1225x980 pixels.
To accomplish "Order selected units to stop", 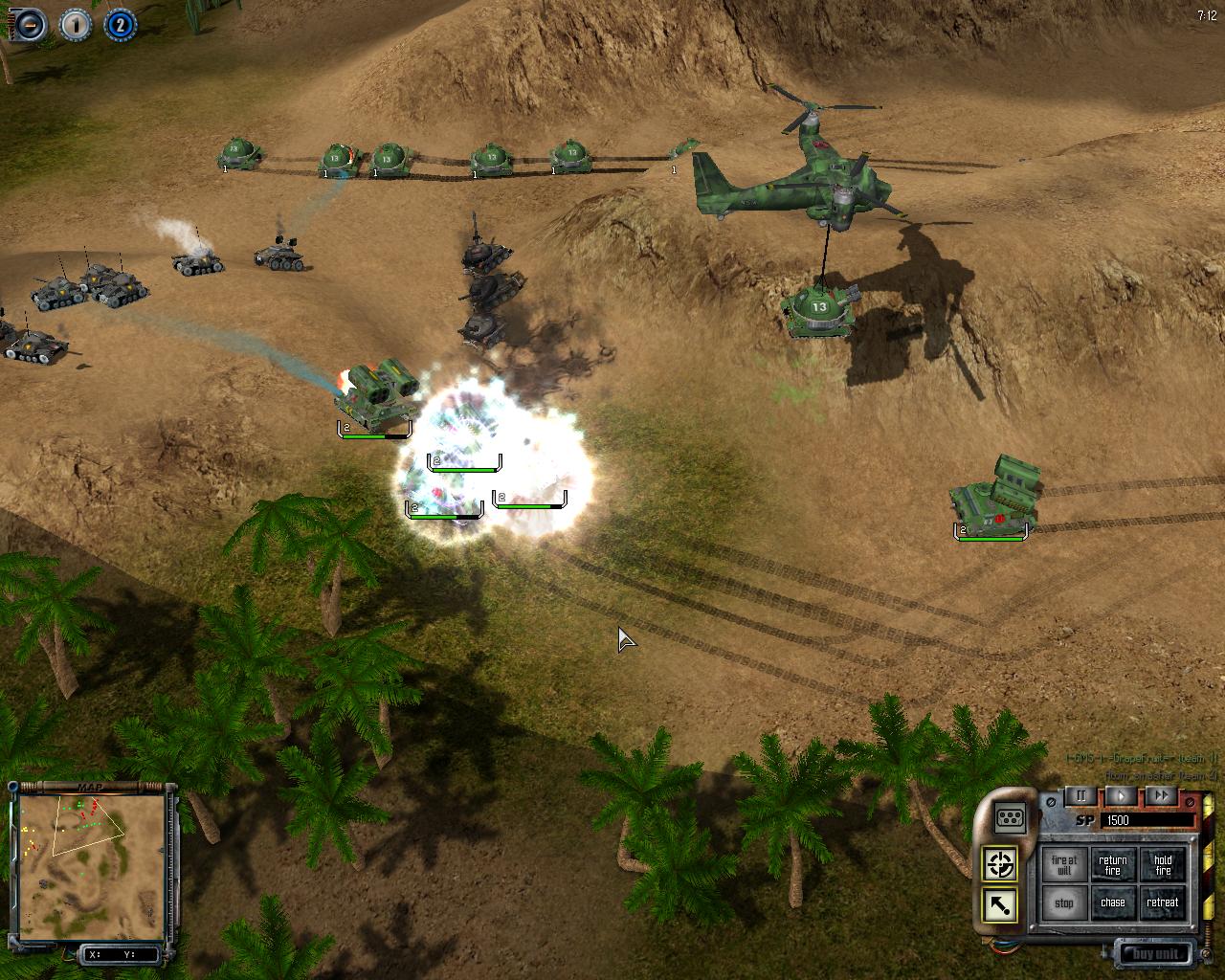I will [x=1063, y=902].
